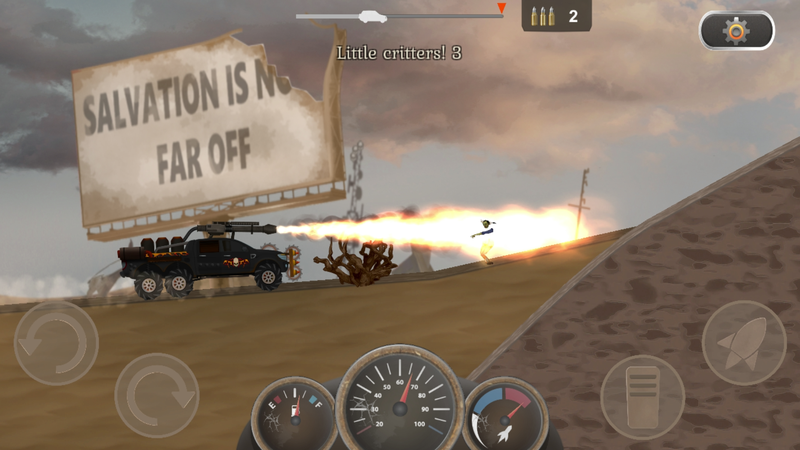Tap the rocket boost button
This screenshot has height=450, width=800.
point(743,343)
